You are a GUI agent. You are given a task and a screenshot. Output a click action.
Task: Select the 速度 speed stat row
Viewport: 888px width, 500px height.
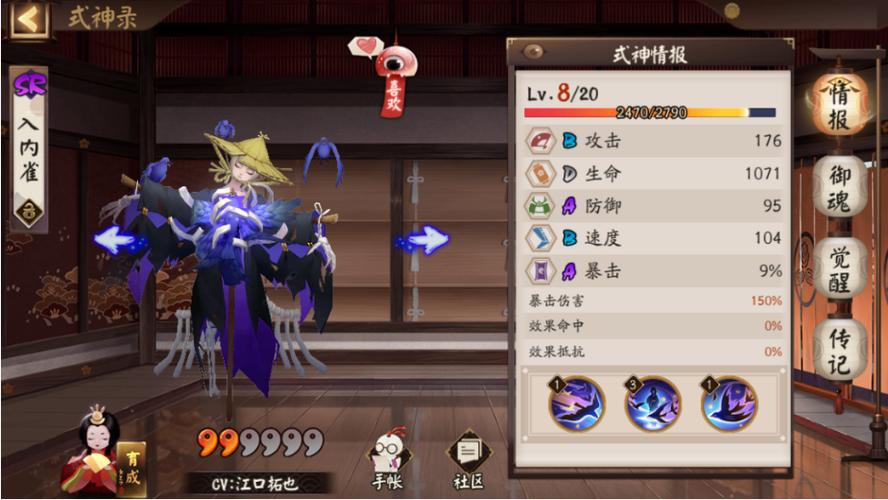coord(654,238)
